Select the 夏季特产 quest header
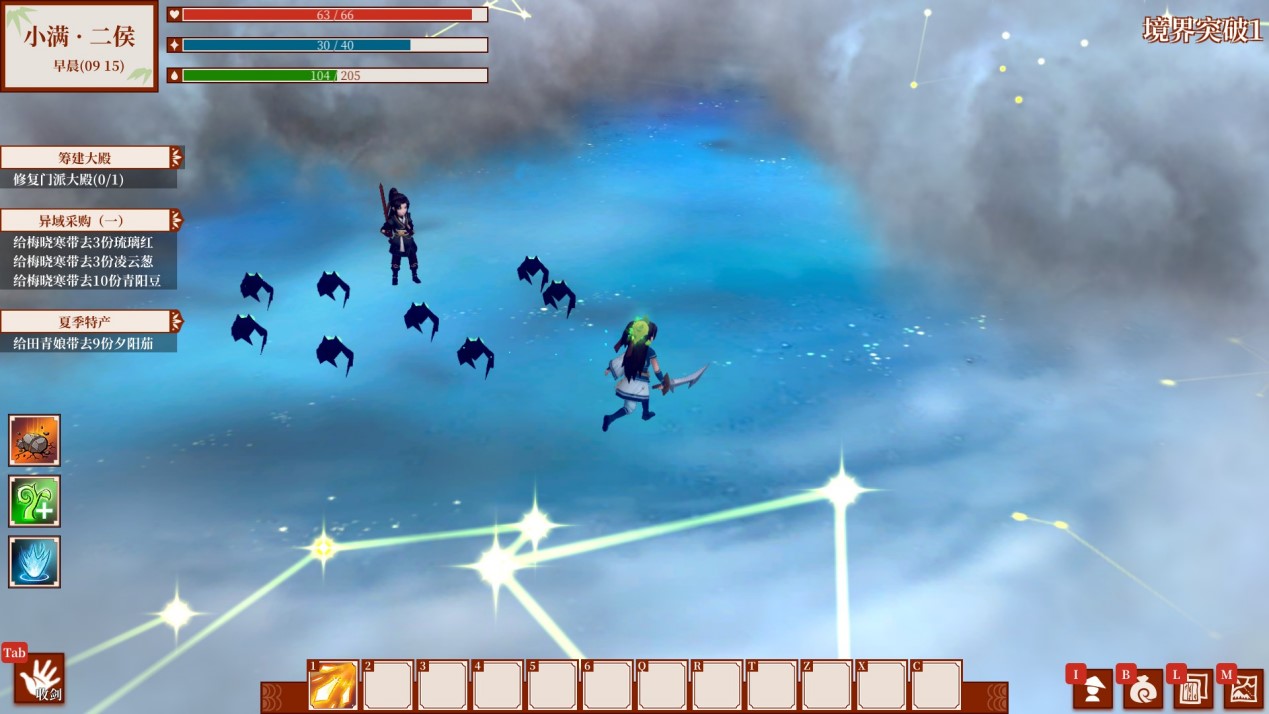The width and height of the screenshot is (1269, 714). [88, 322]
